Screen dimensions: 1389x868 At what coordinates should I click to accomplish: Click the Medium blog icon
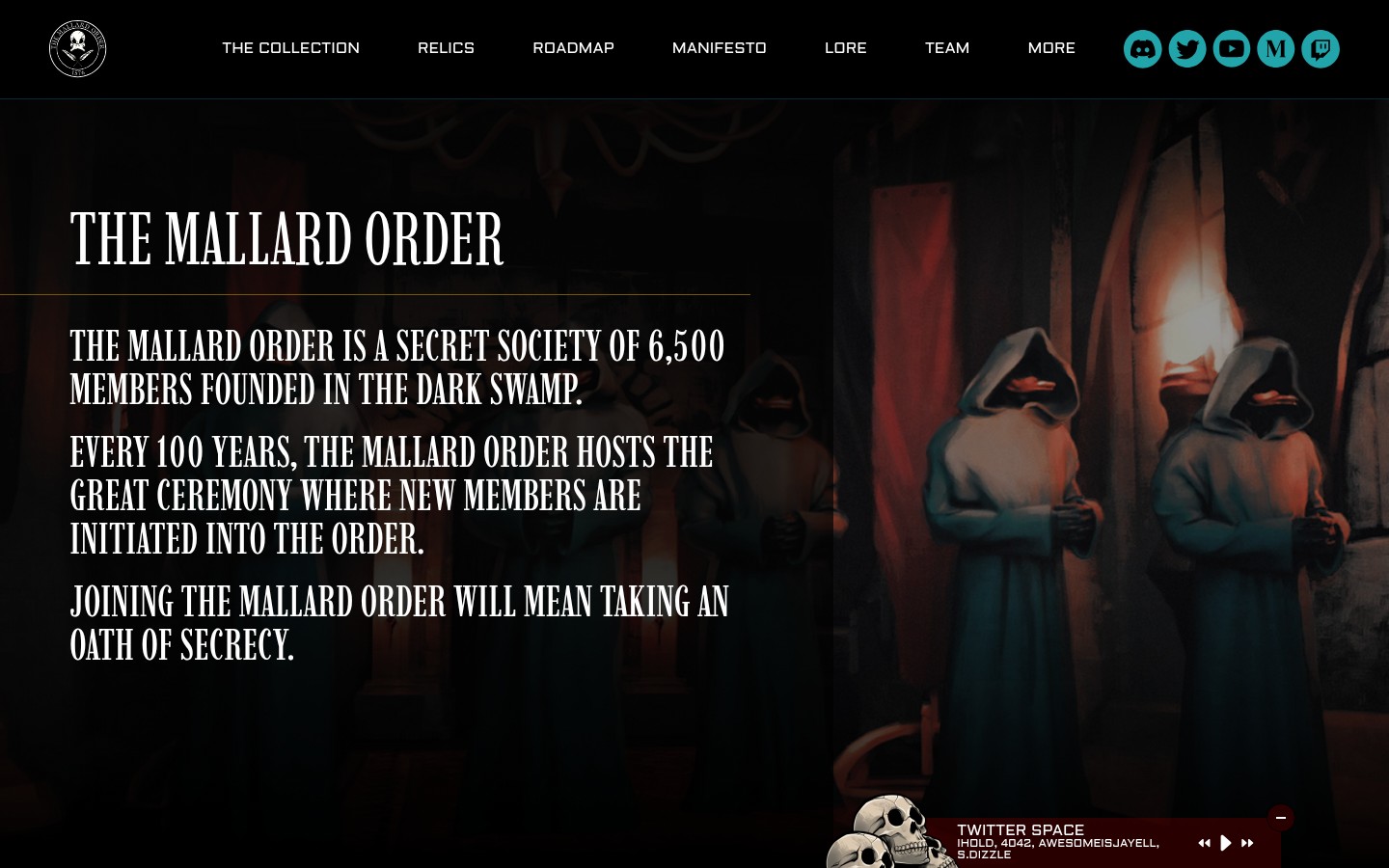click(x=1275, y=48)
